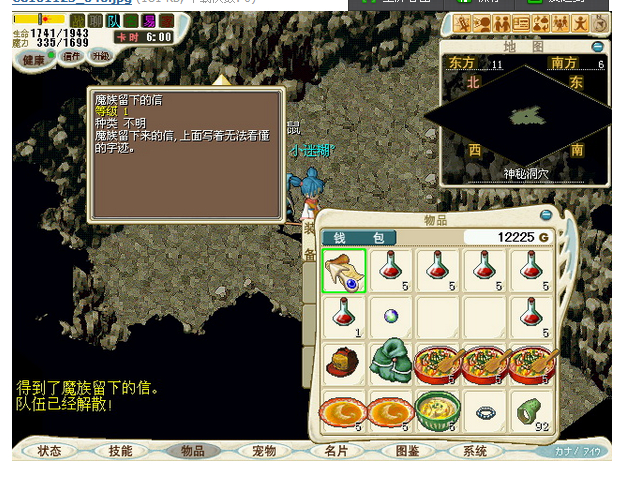Select the green soup bowl item
Viewport: 629px width, 484px height.
[438, 409]
